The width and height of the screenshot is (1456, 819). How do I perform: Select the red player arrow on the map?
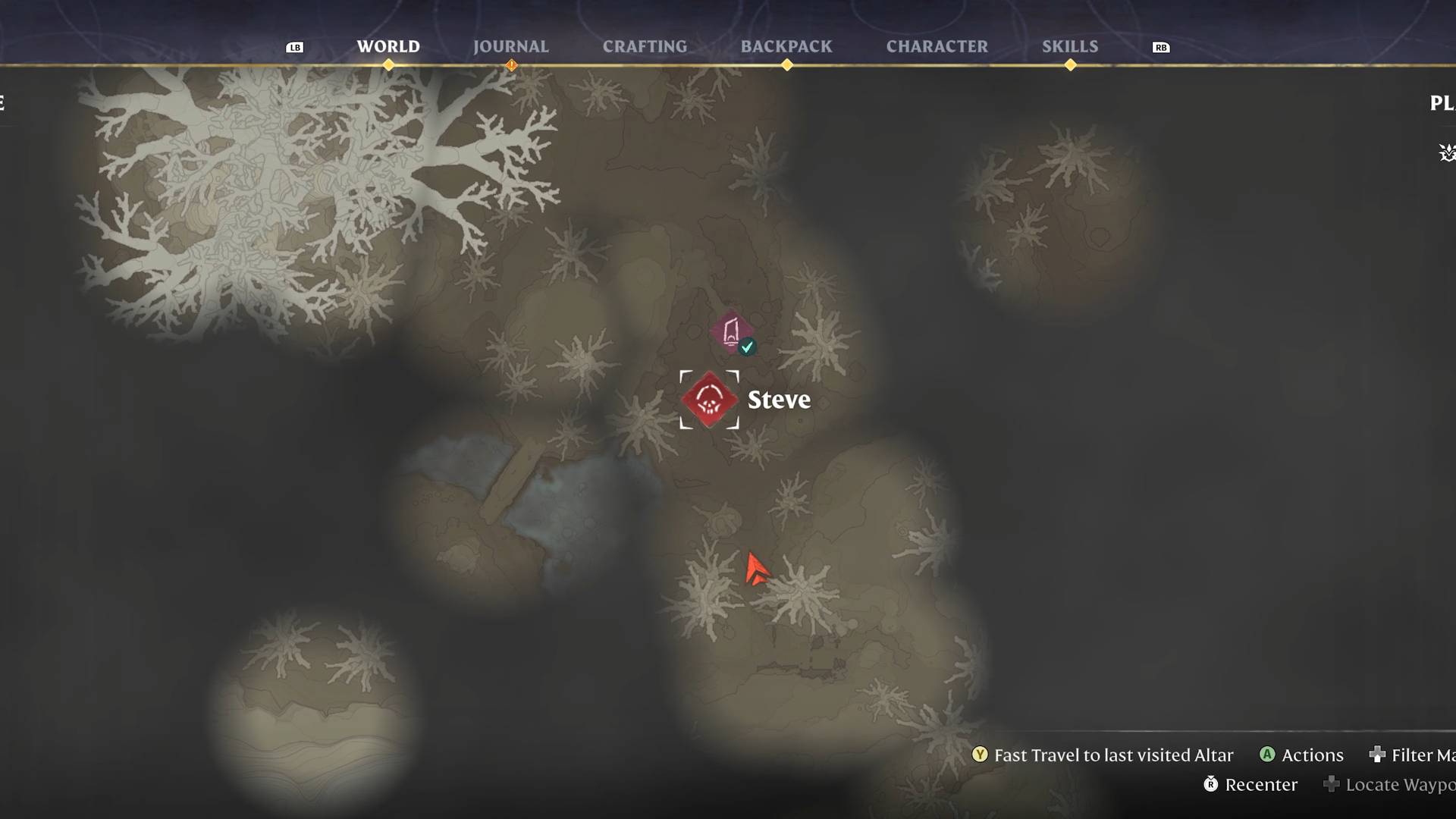(755, 570)
